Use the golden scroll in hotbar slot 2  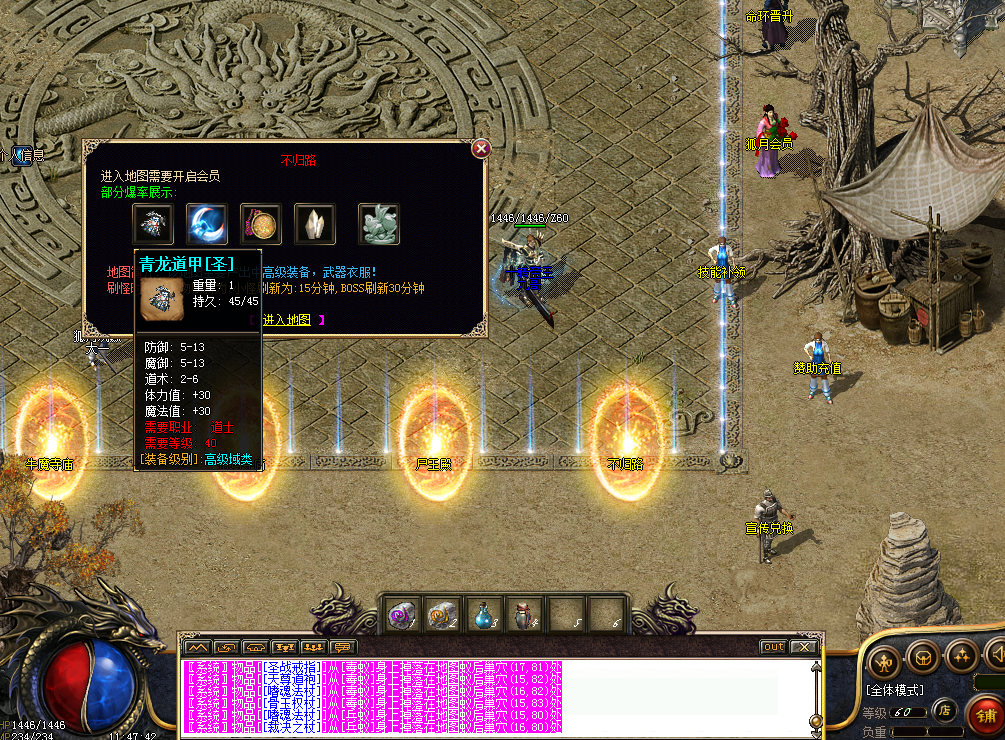click(440, 615)
